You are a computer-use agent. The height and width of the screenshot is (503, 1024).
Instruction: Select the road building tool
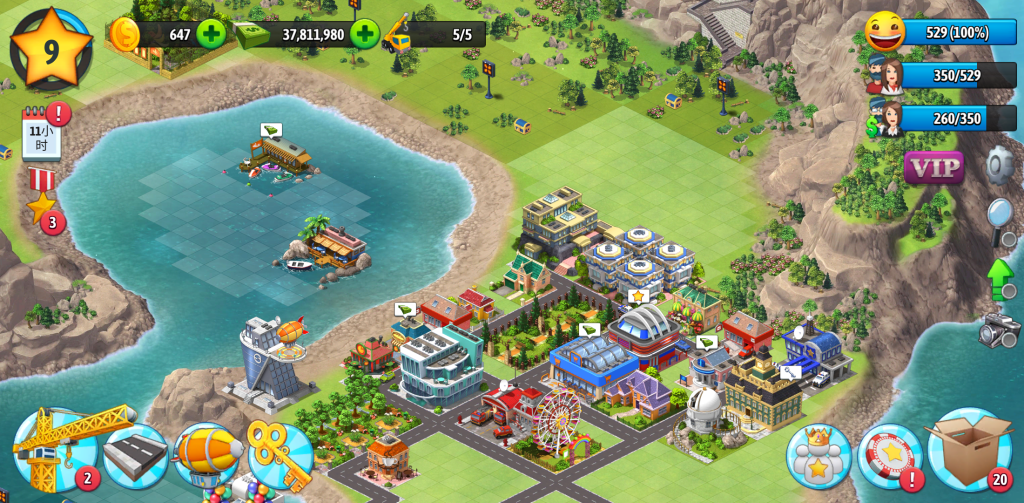(x=135, y=456)
